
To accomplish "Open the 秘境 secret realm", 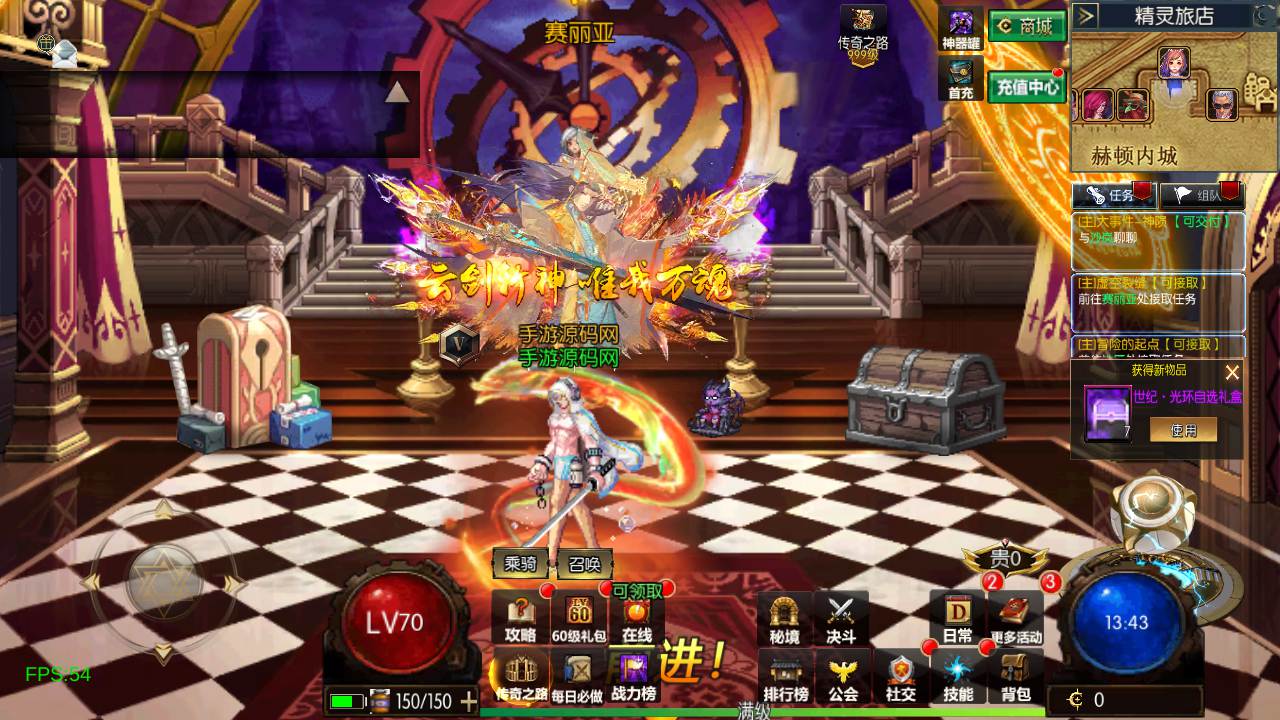I will coord(784,619).
